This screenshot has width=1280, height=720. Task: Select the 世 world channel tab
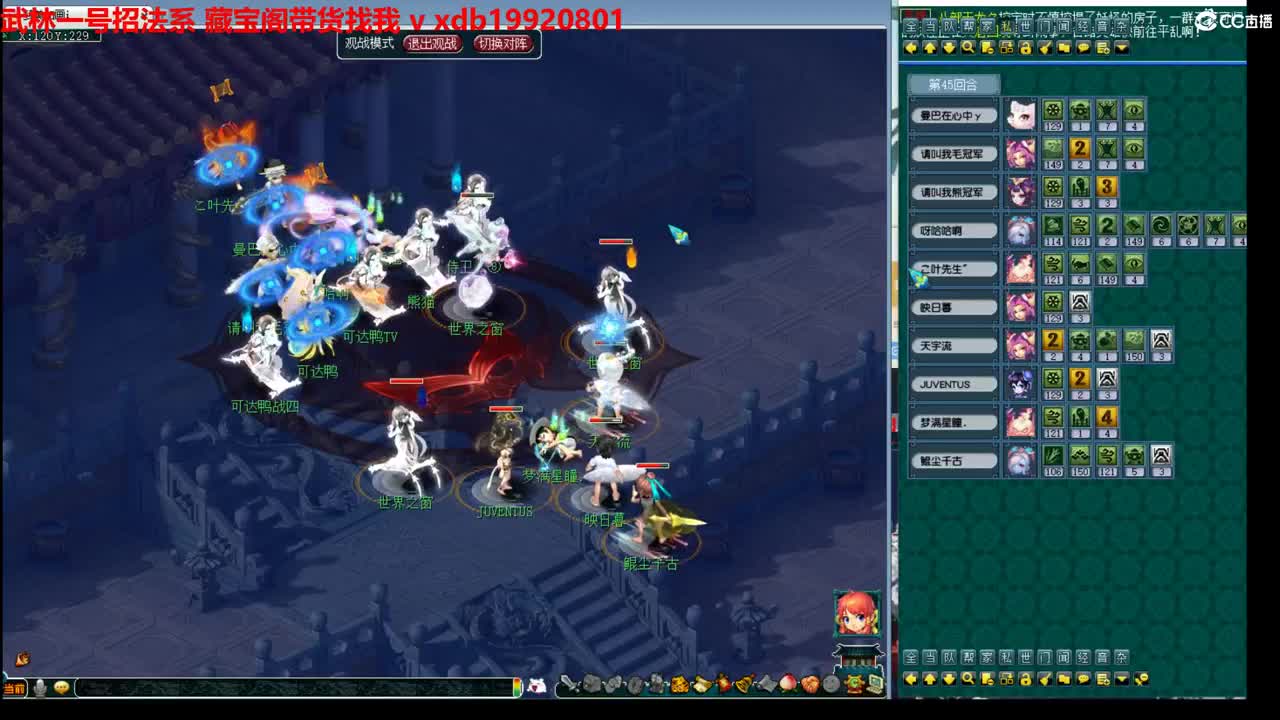1025,655
